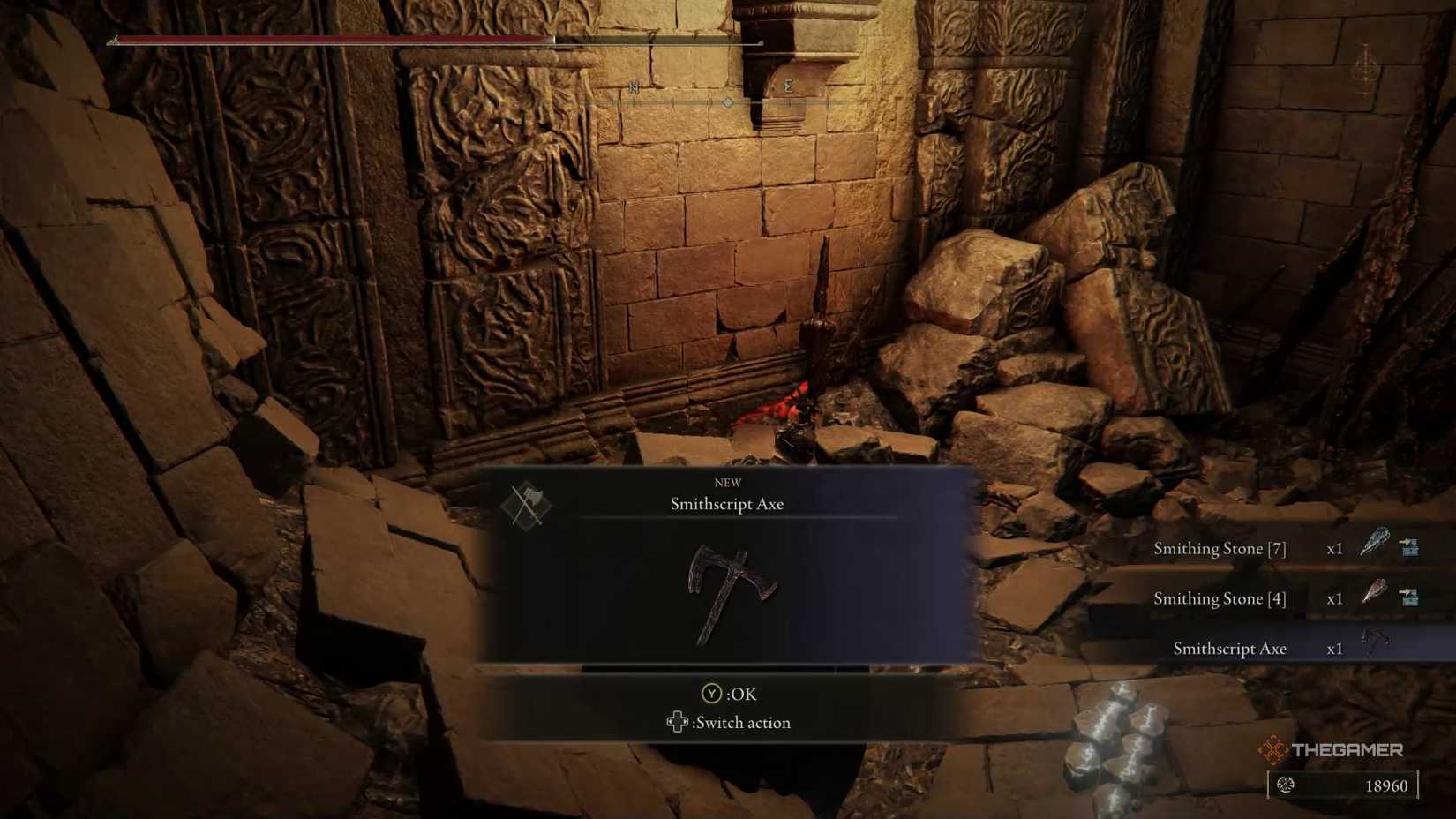1456x819 pixels.
Task: Click the Smithscript Axe title text
Action: coord(725,504)
